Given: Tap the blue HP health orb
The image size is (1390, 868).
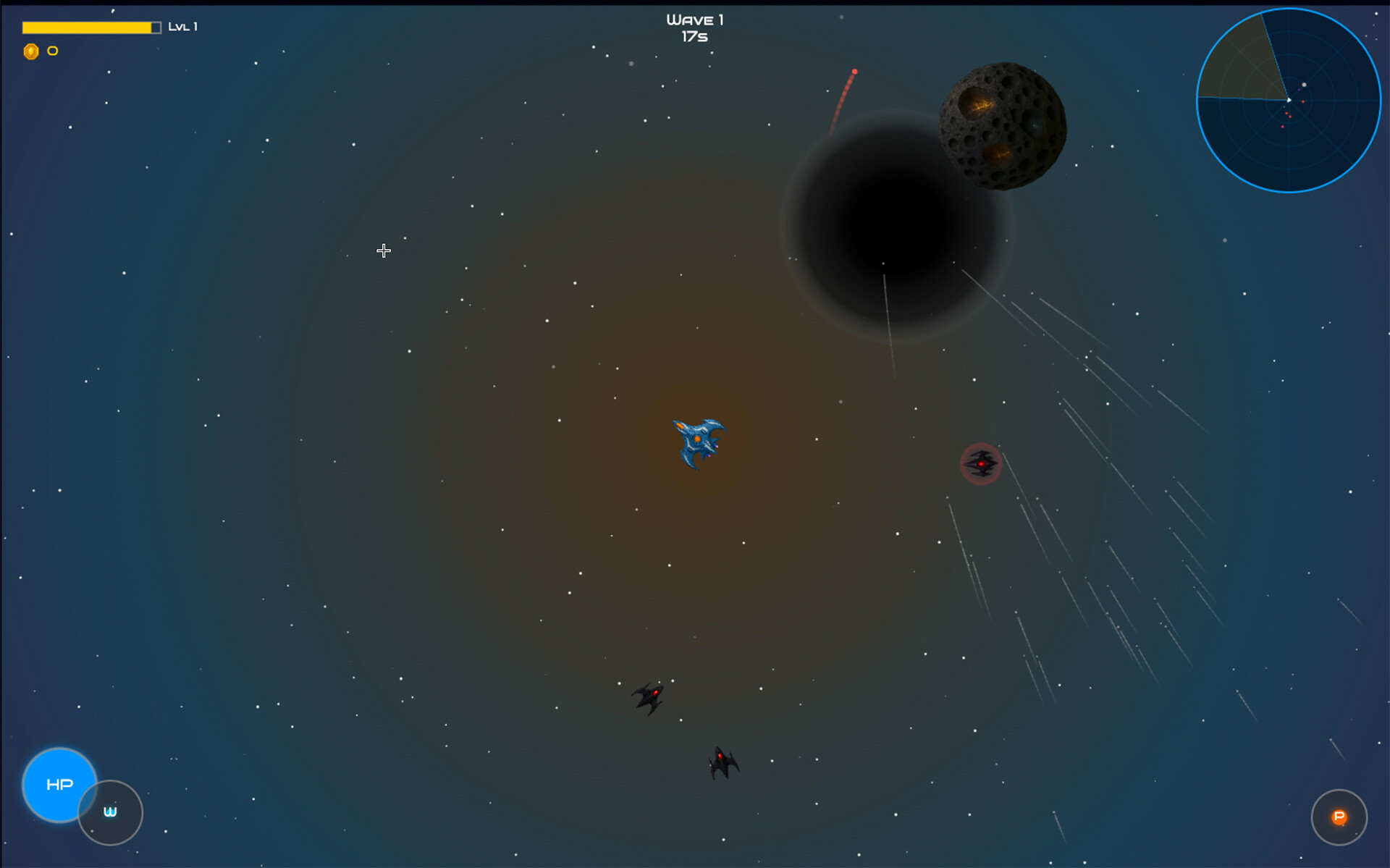Looking at the screenshot, I should coord(60,785).
